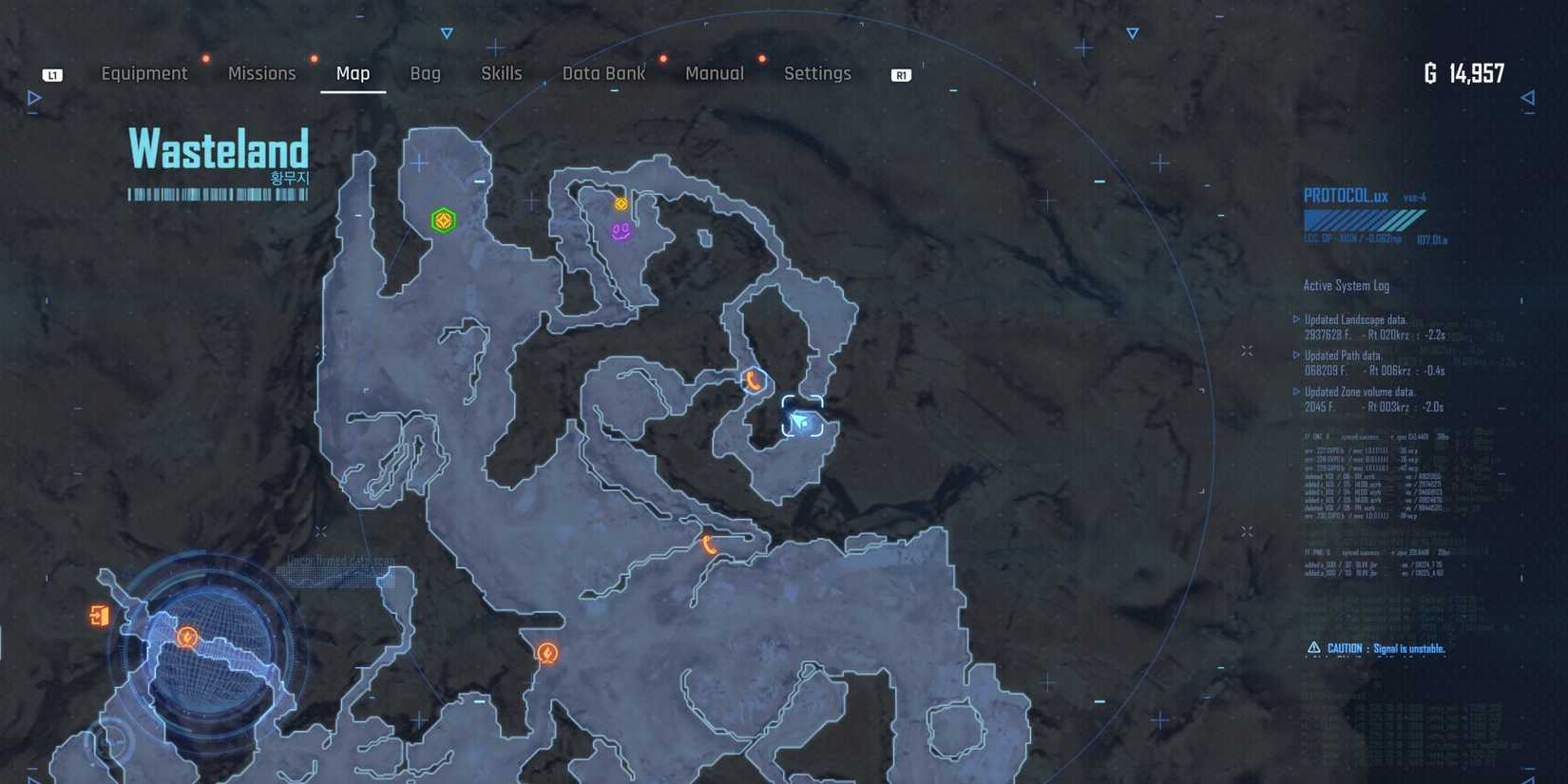The image size is (1568, 784).
Task: Open the Data Bank menu
Action: [x=603, y=73]
